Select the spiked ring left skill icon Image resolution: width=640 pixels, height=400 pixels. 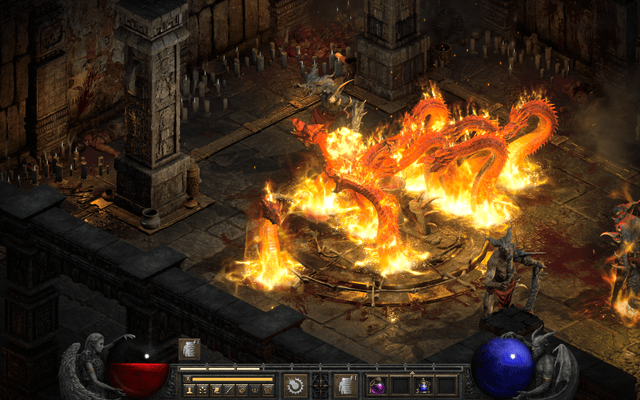(x=295, y=385)
